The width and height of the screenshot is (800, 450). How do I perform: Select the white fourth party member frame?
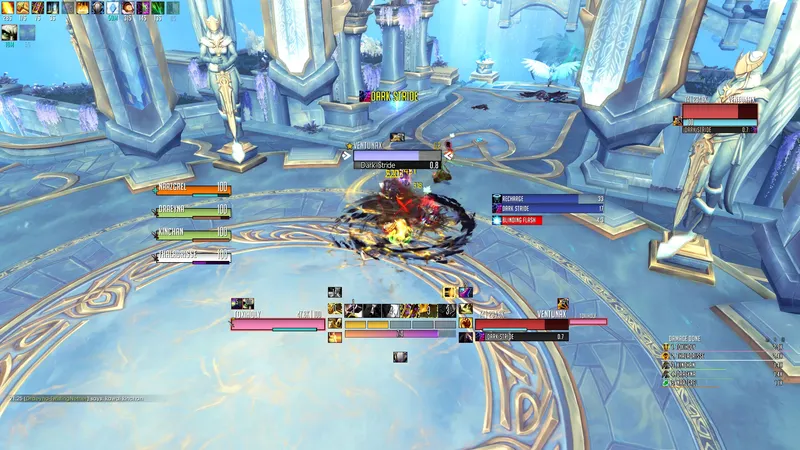point(194,258)
